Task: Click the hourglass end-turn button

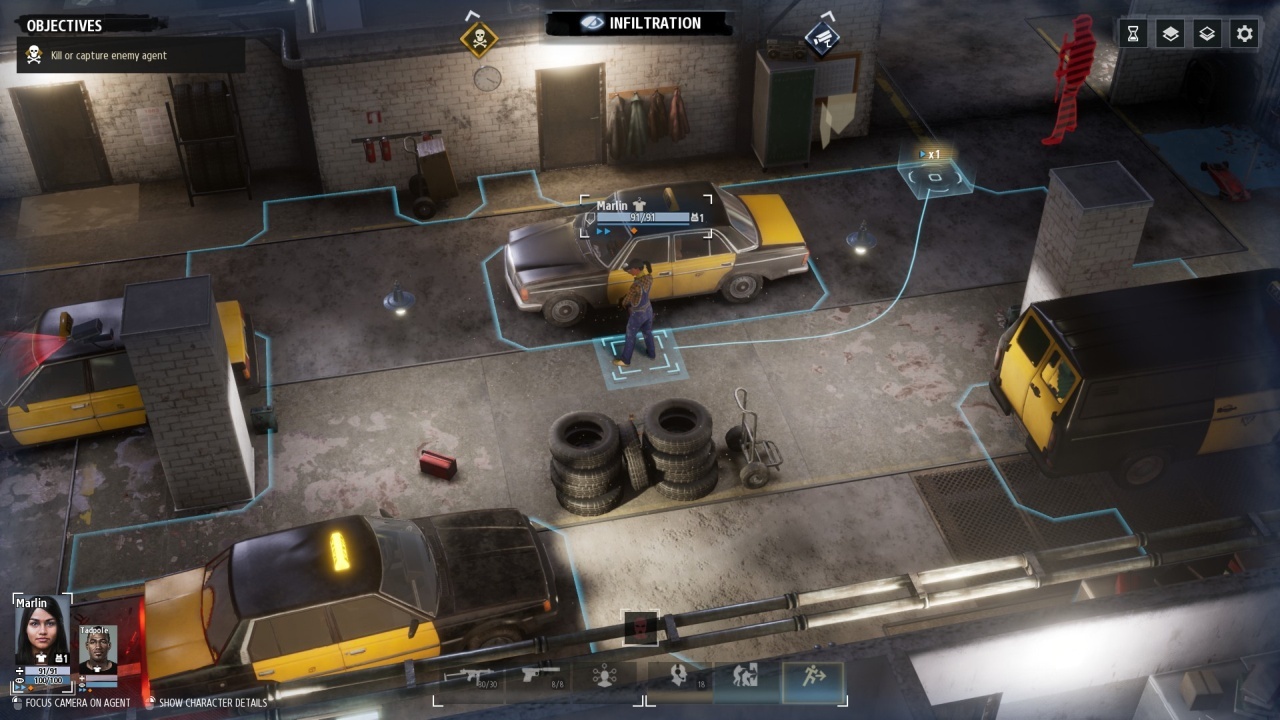Action: [1132, 34]
